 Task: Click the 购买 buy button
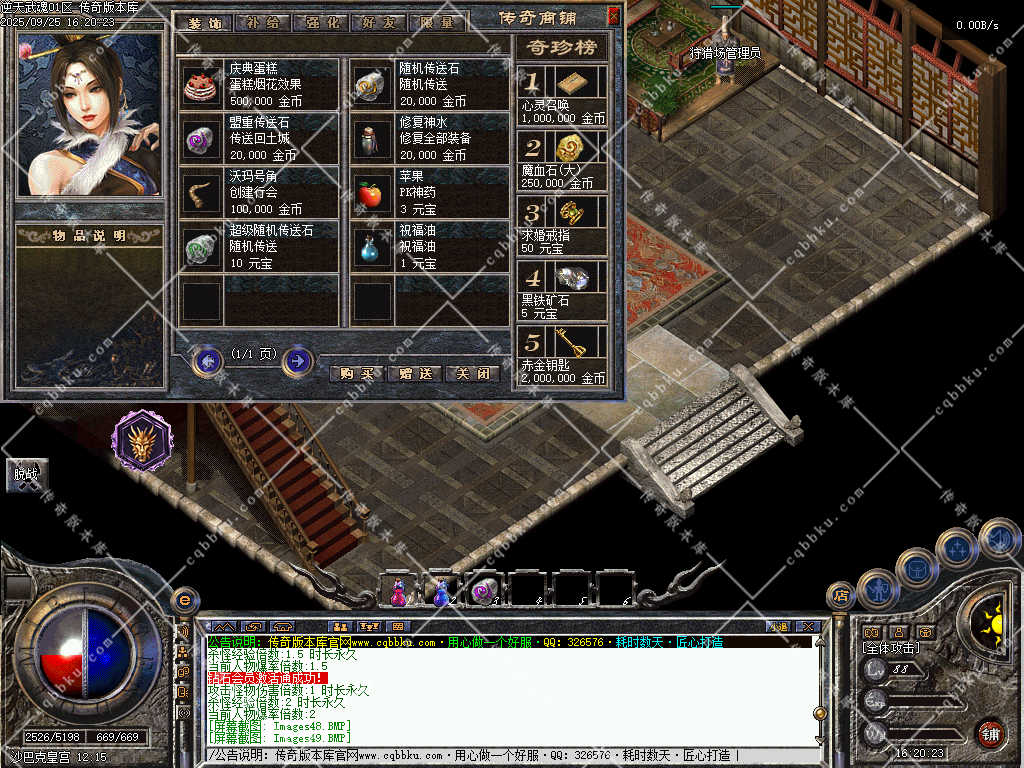[x=356, y=373]
